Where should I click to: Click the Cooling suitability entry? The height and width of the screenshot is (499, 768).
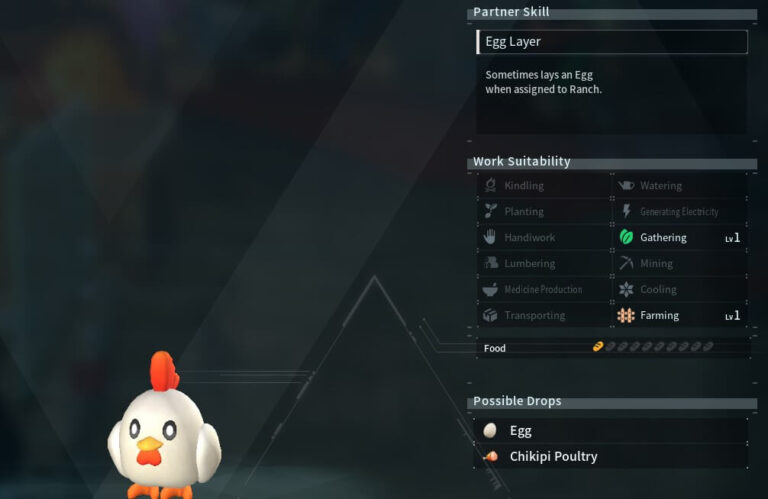coord(680,290)
